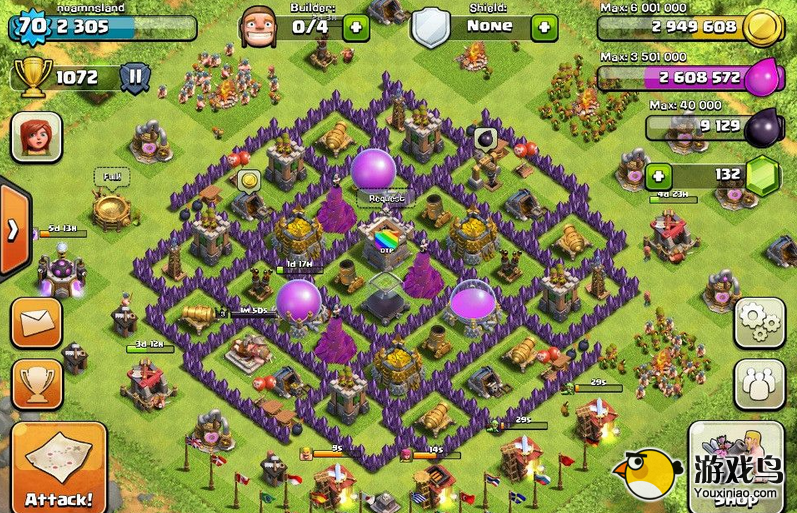Open the friends button with two figures
Image resolution: width=797 pixels, height=513 pixels.
coord(760,384)
